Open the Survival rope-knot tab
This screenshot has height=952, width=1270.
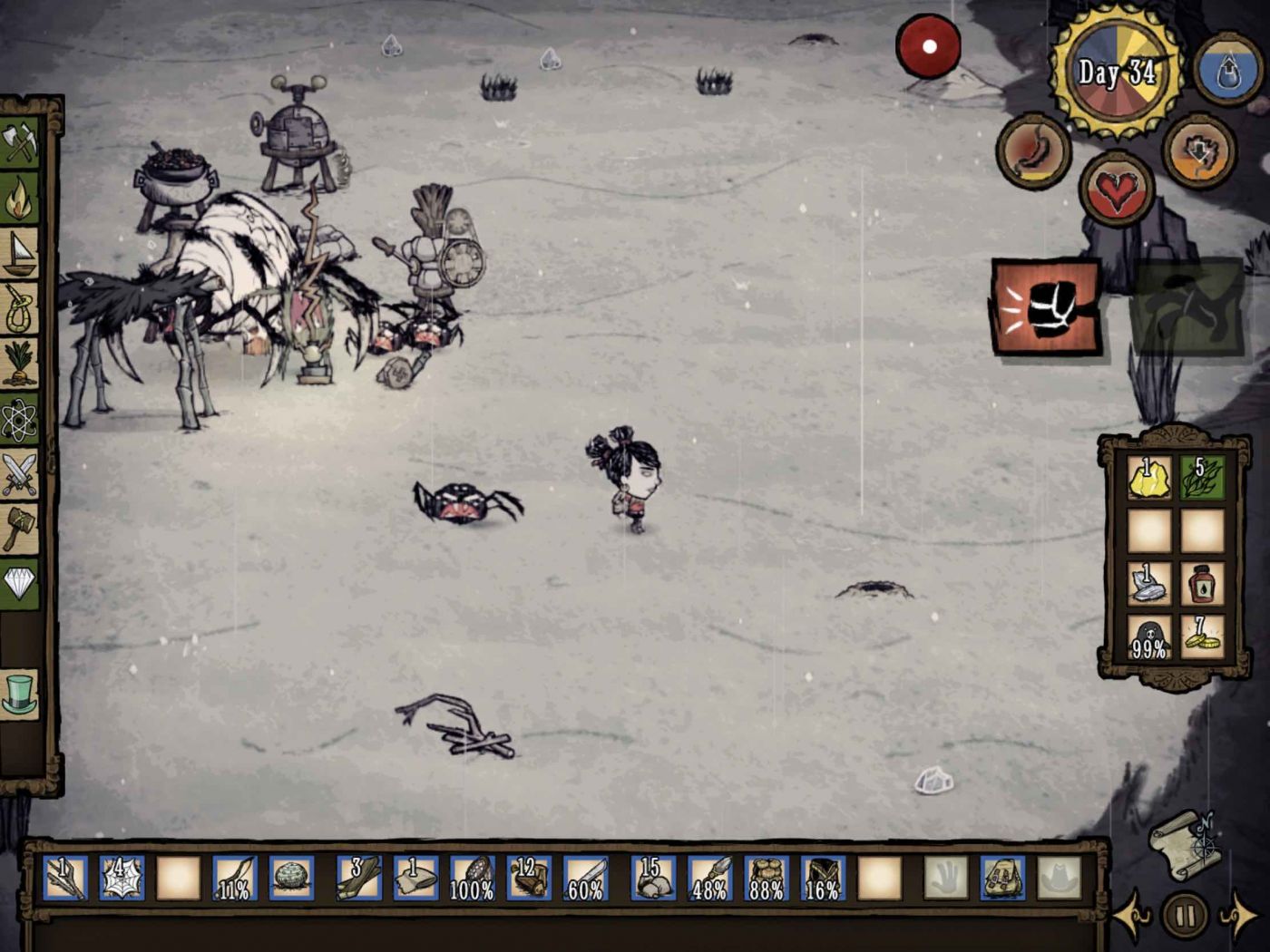(20, 309)
